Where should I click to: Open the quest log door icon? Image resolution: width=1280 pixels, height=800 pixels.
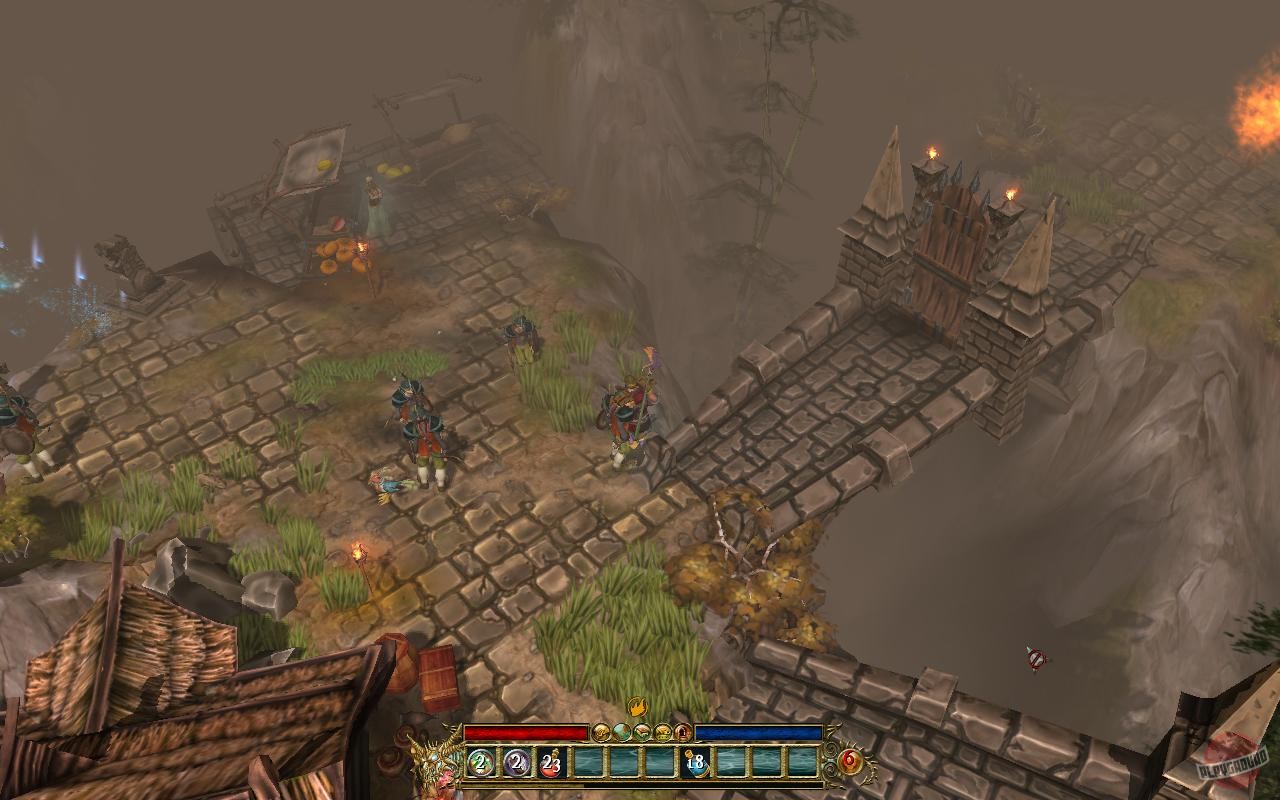click(x=684, y=732)
